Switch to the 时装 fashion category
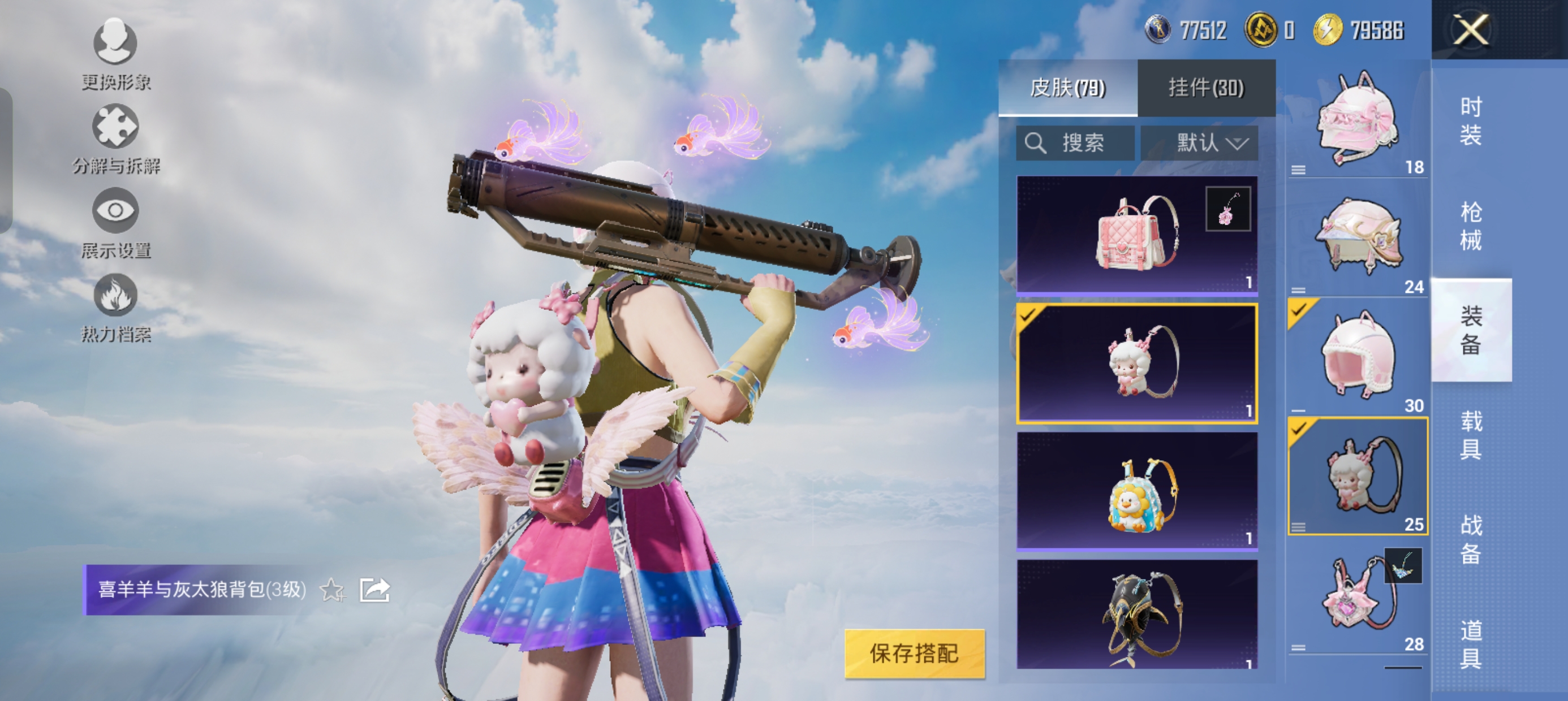Image resolution: width=1568 pixels, height=701 pixels. coord(1471,121)
